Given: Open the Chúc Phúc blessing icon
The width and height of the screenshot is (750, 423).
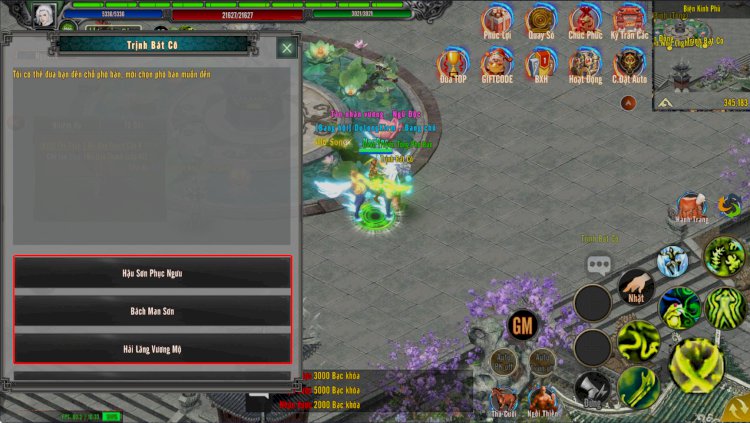Looking at the screenshot, I should (585, 20).
